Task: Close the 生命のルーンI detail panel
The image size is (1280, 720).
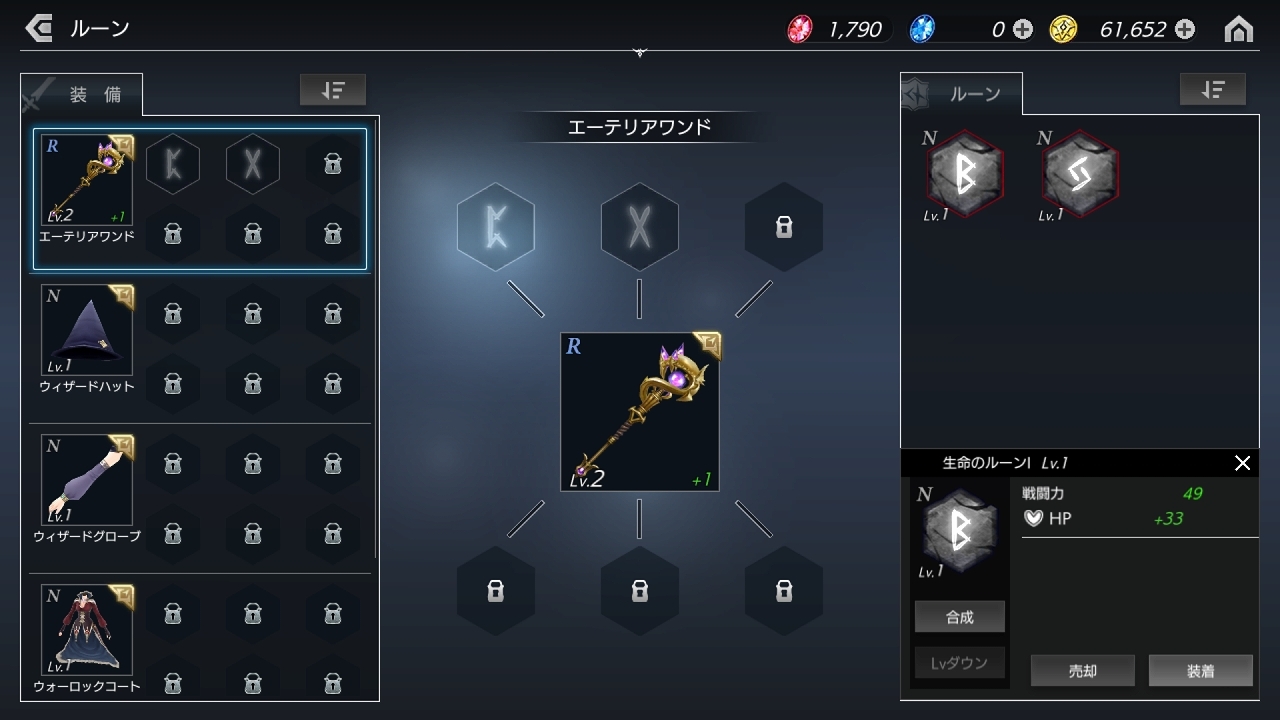Action: tap(1243, 463)
